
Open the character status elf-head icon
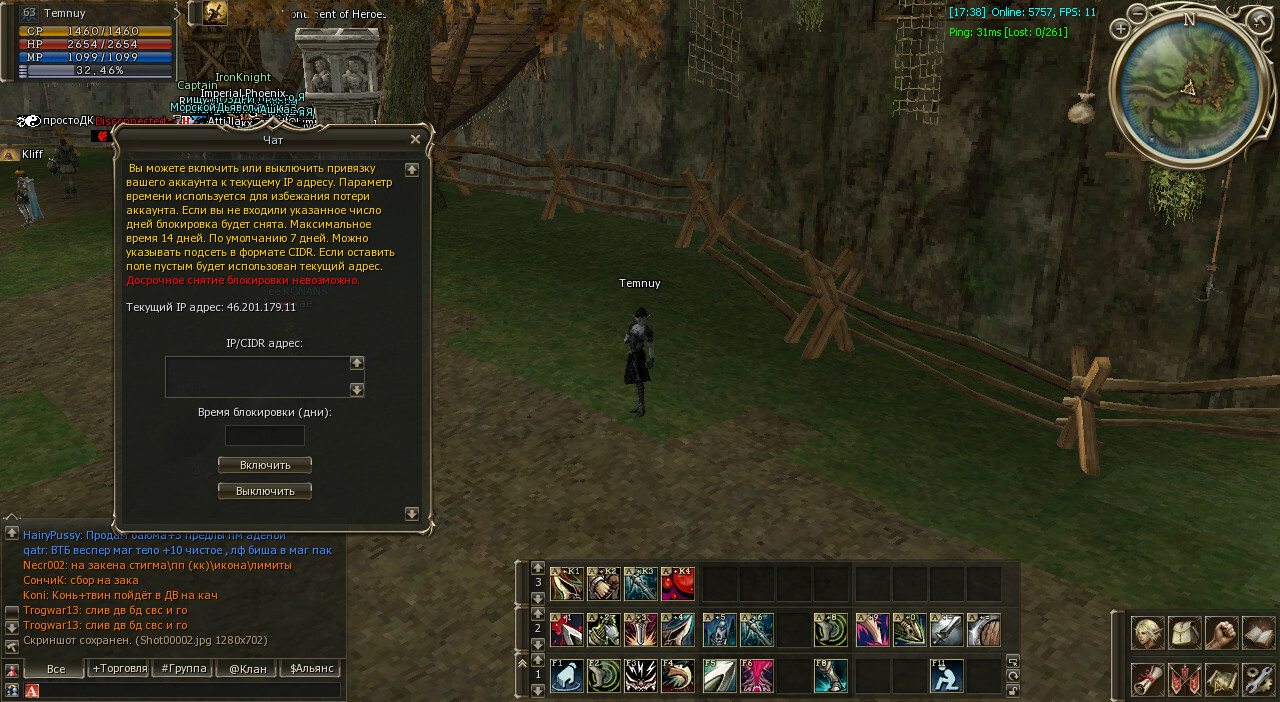1148,633
